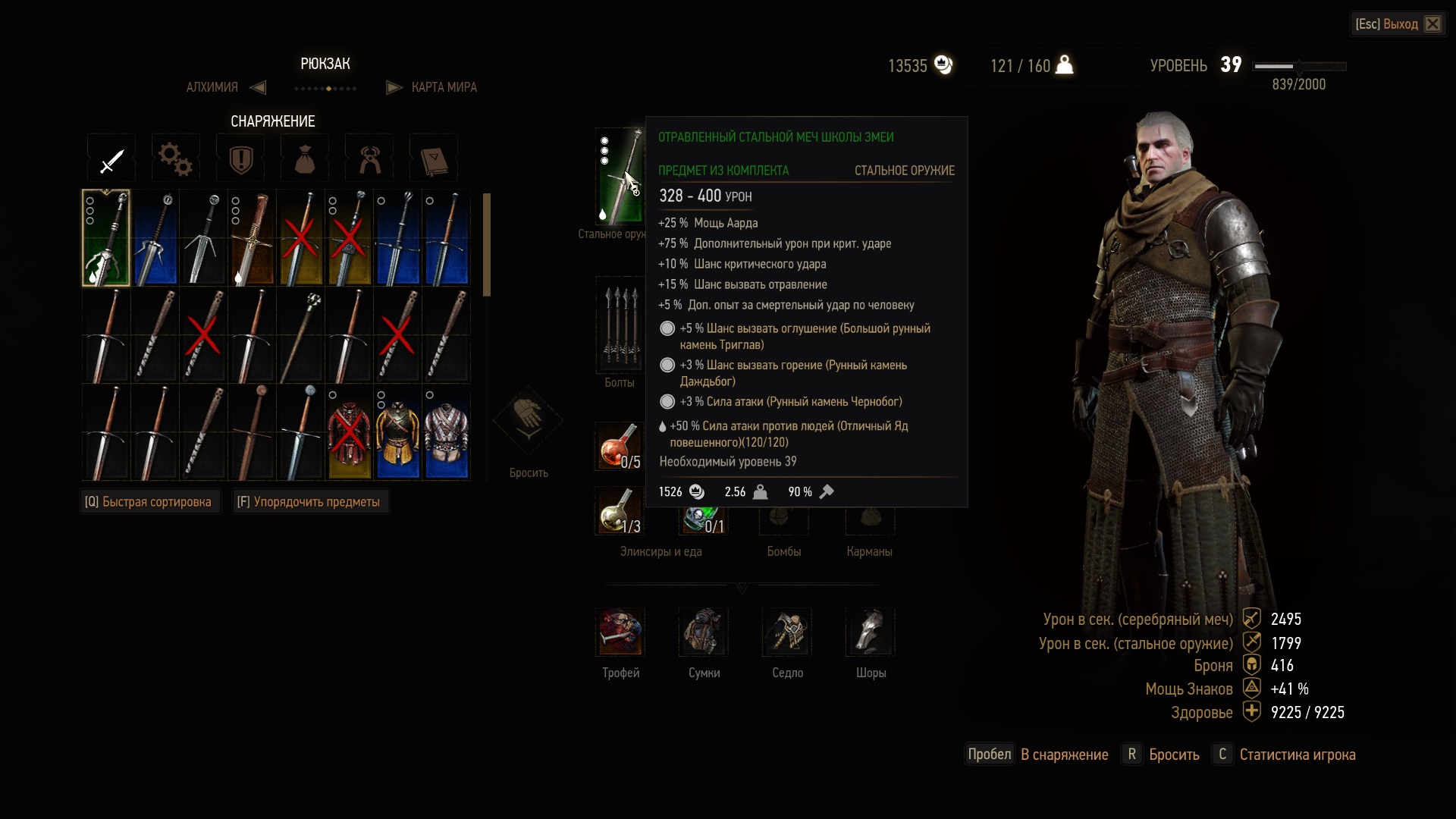Screen dimensions: 1456x819
Task: Select the equipped saddle slot
Action: coord(787,632)
